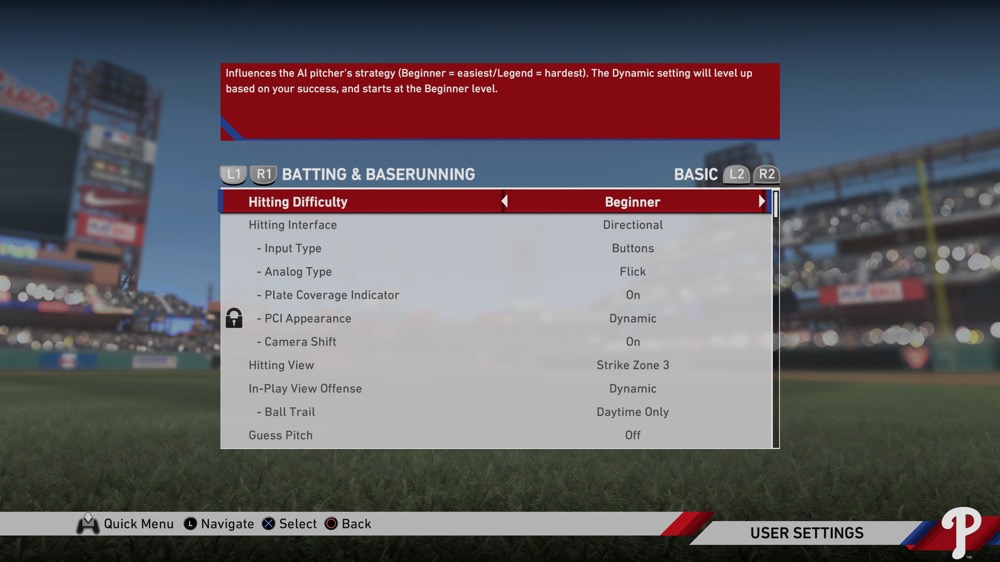This screenshot has height=562, width=1000.
Task: Switch the Basic settings mode label
Action: (695, 174)
